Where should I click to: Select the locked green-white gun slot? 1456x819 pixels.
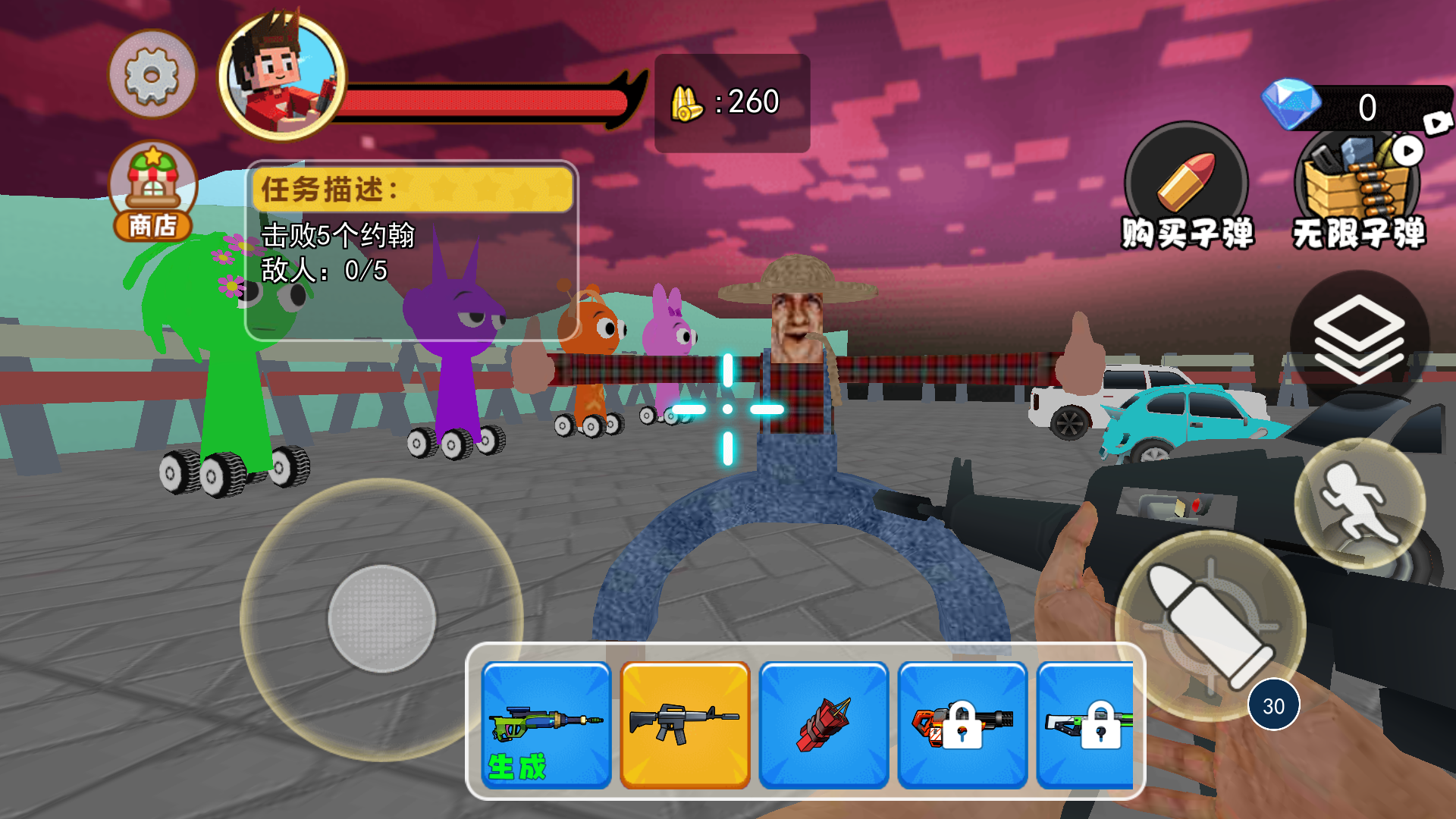pos(1086,725)
